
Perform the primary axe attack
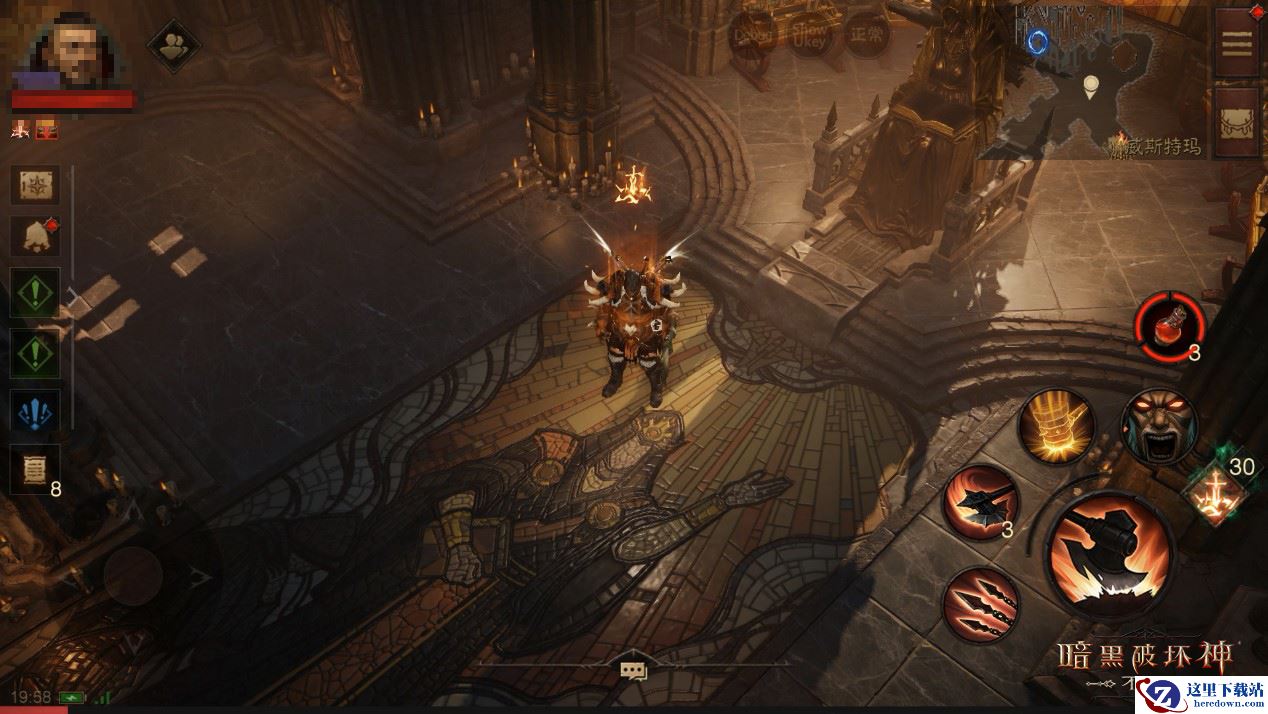tap(1111, 555)
